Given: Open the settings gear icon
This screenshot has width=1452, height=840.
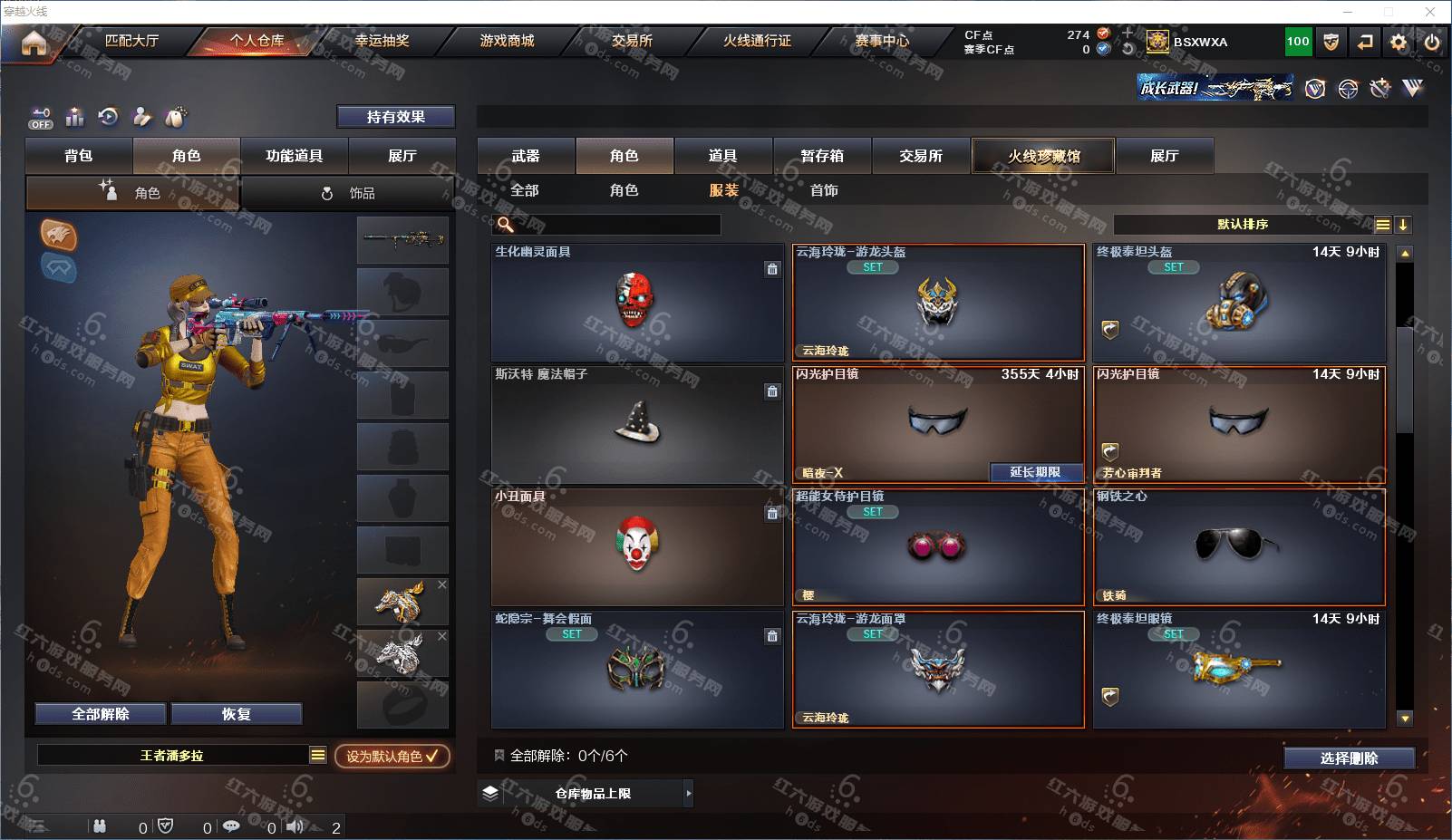Looking at the screenshot, I should tap(1399, 42).
